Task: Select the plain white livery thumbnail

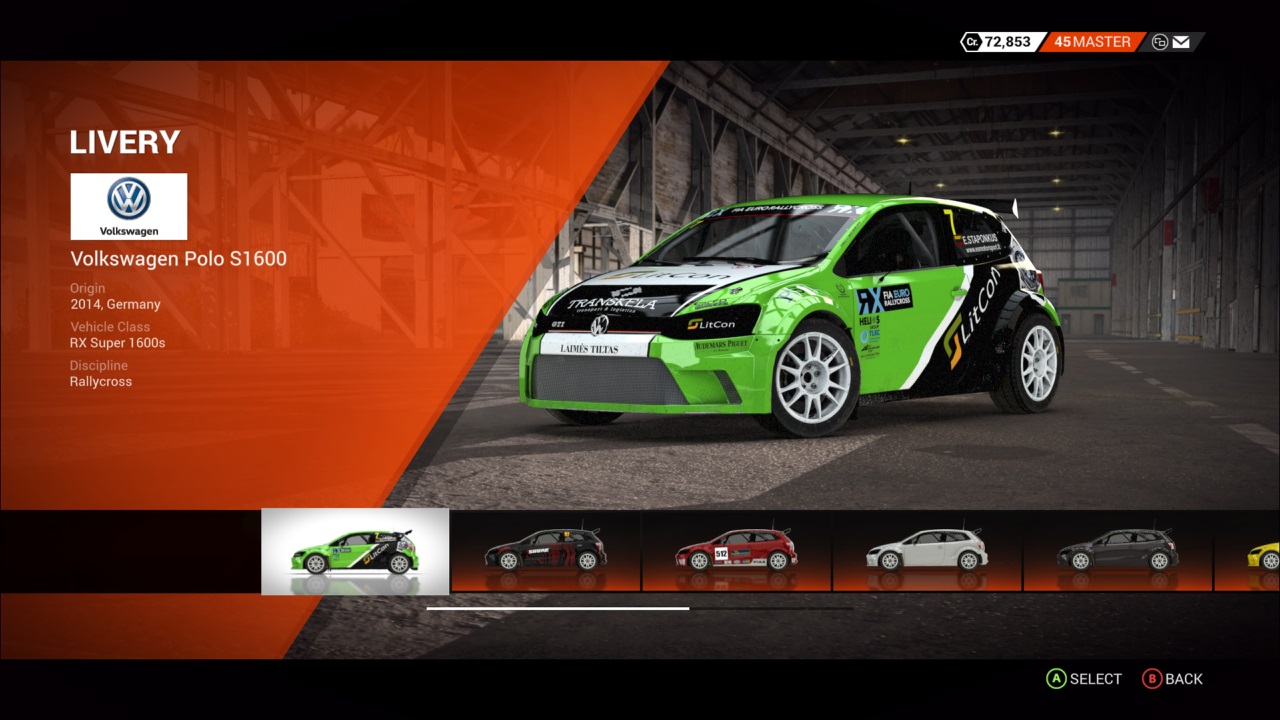Action: 927,551
